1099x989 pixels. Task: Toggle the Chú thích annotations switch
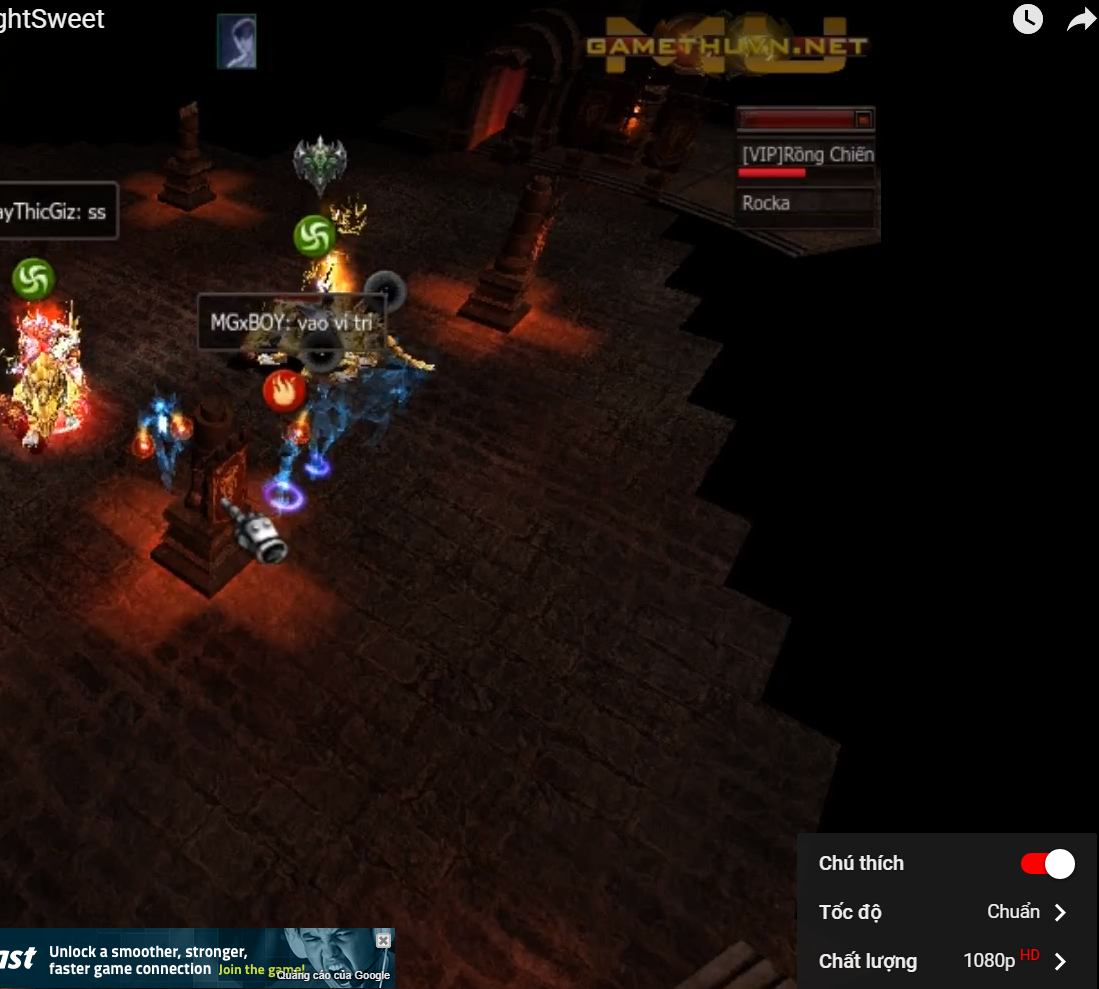[x=1047, y=864]
